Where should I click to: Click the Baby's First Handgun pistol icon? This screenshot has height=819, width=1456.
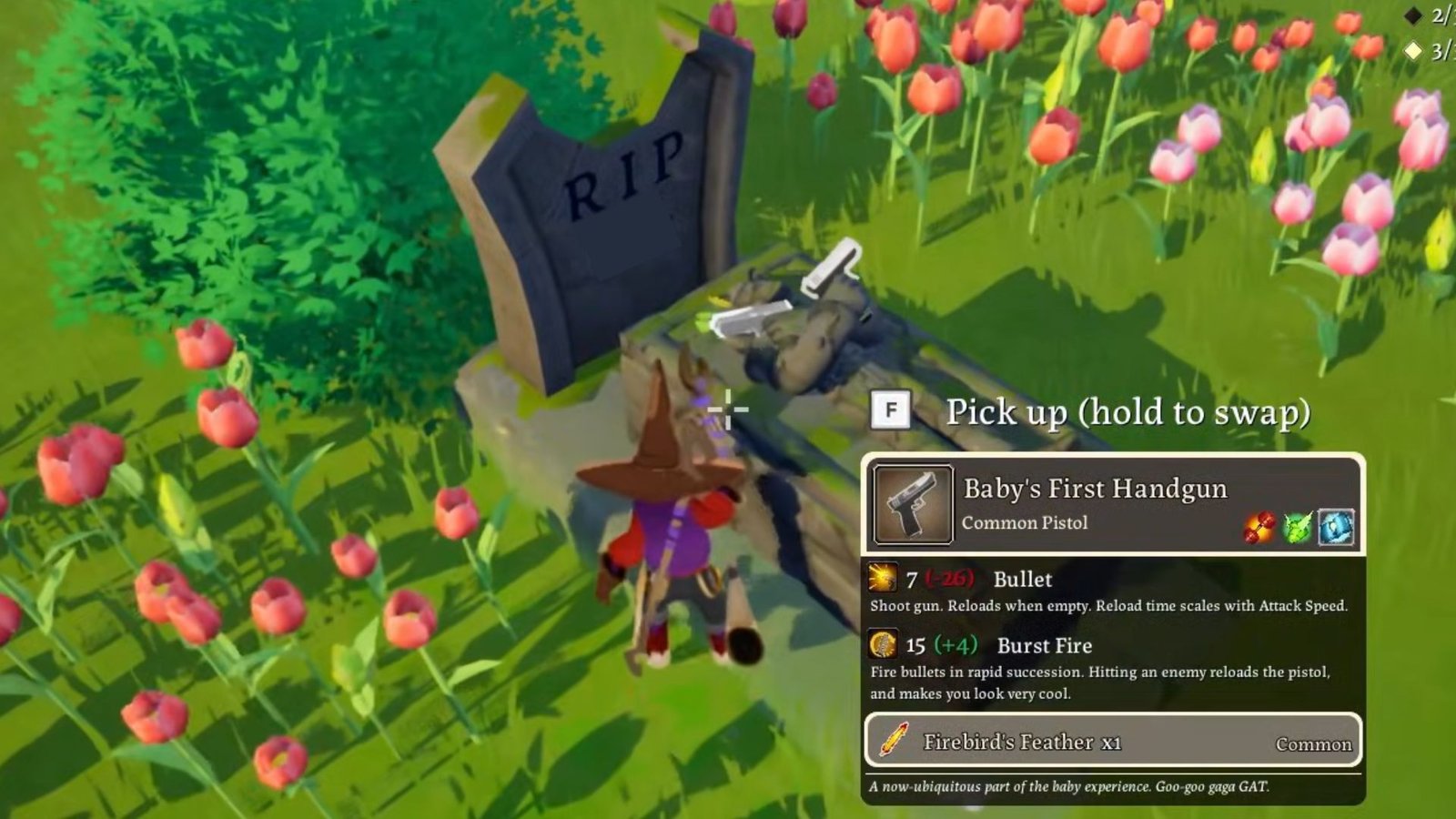pos(913,504)
